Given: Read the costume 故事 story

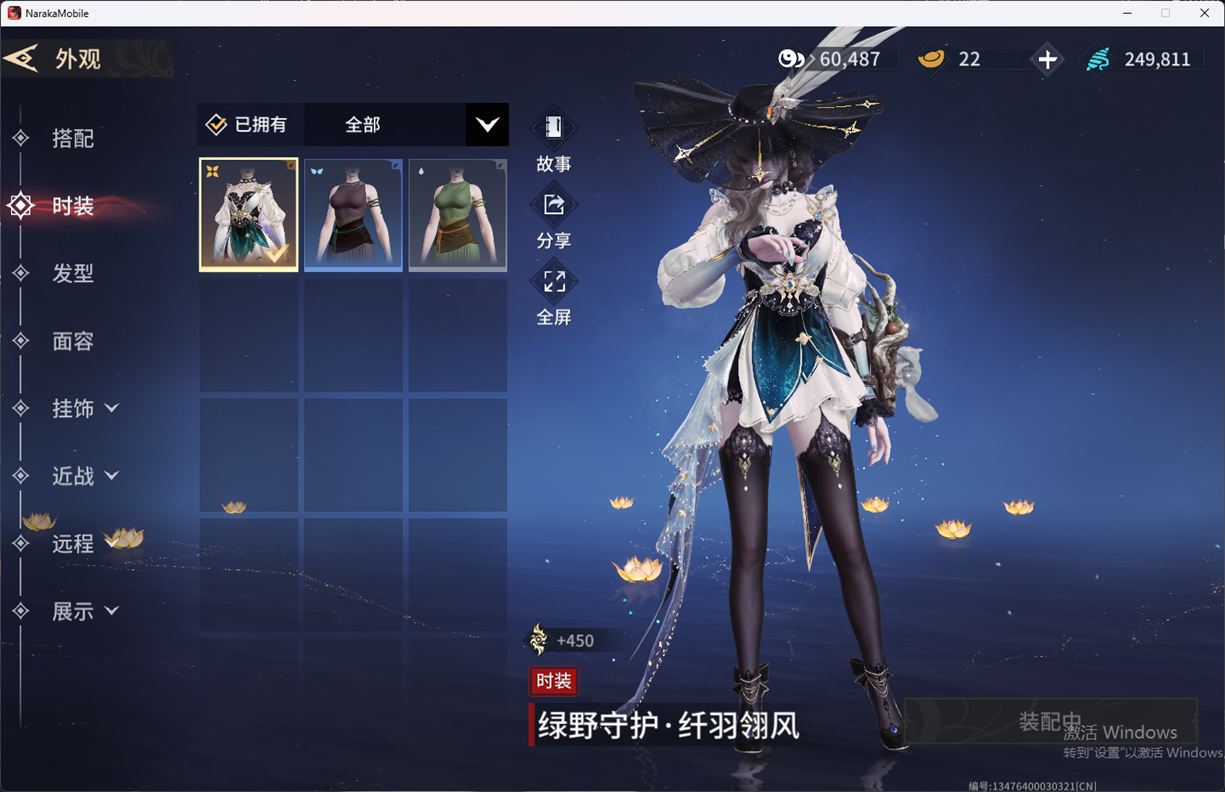Looking at the screenshot, I should pyautogui.click(x=553, y=141).
